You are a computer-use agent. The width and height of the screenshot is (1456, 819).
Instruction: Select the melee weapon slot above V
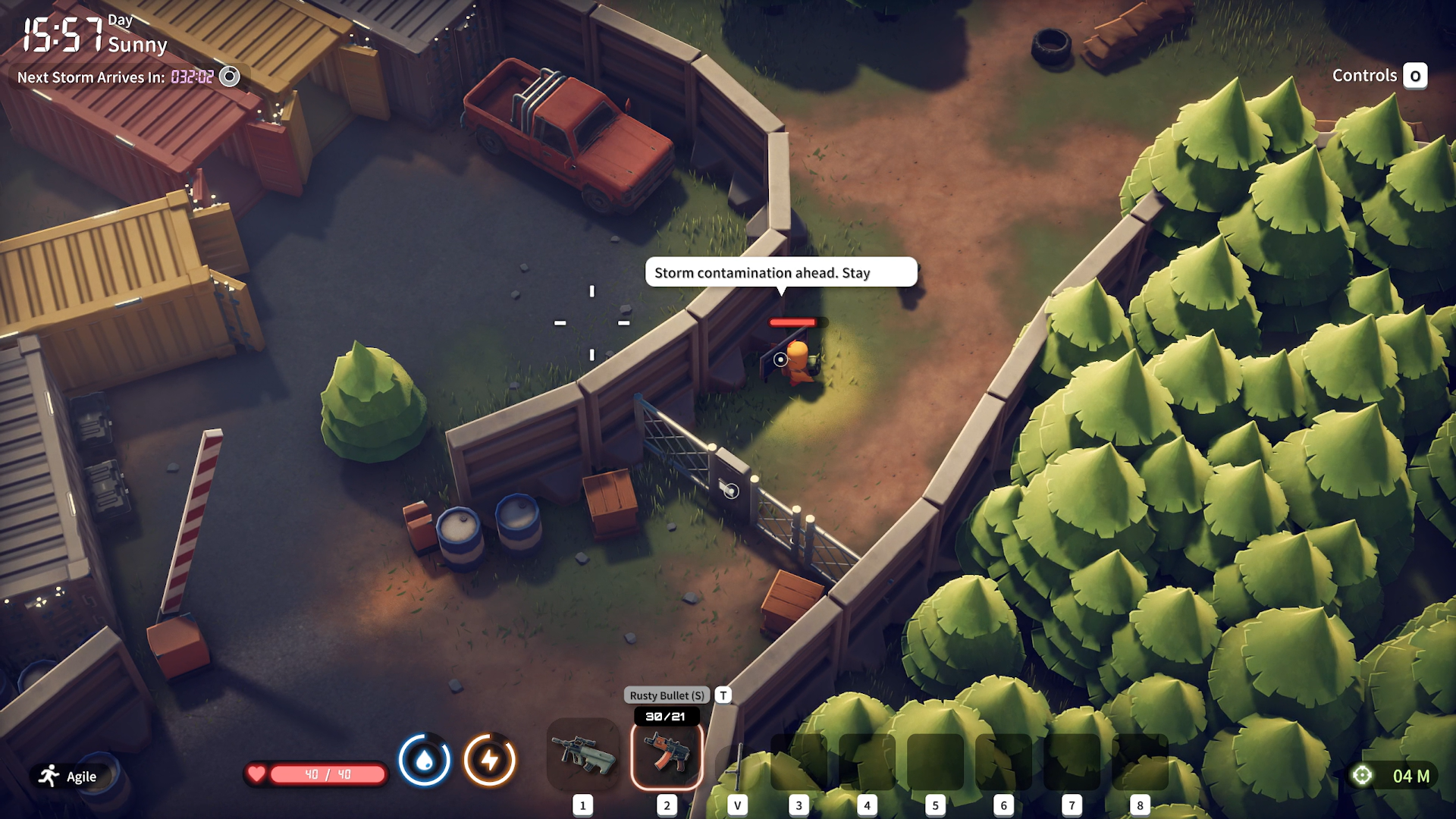[x=737, y=764]
